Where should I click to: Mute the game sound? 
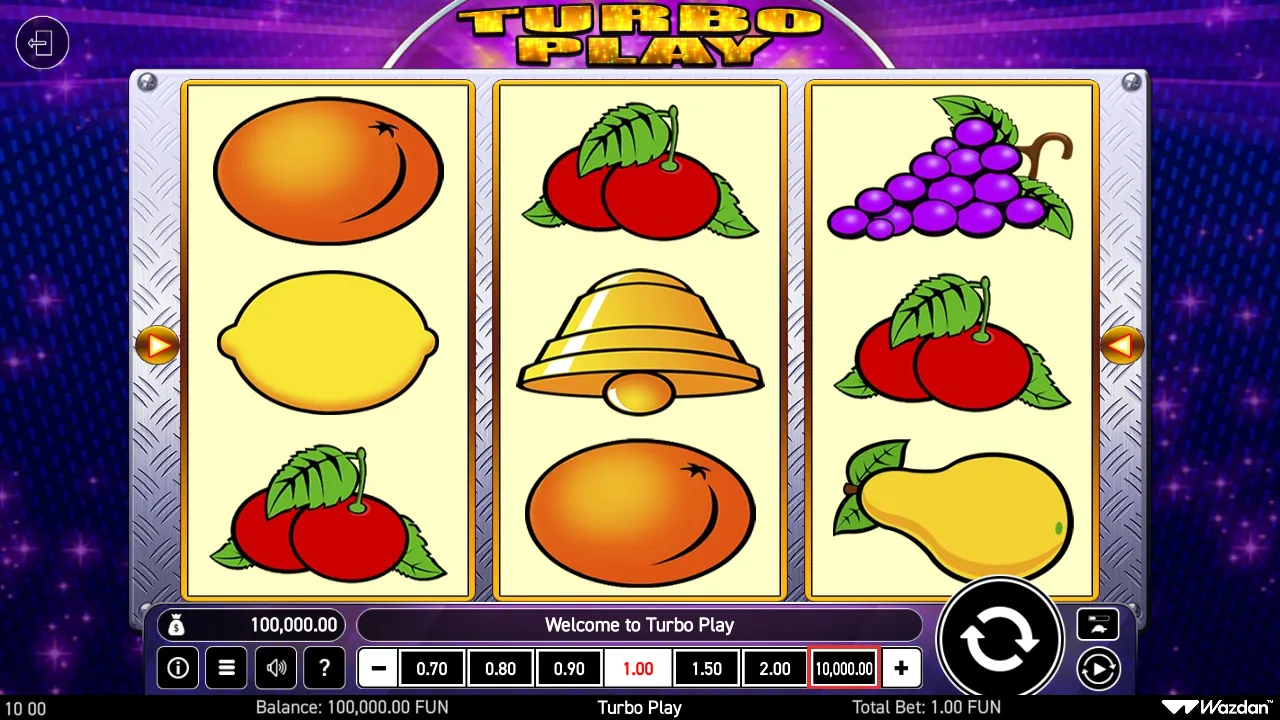coord(275,668)
